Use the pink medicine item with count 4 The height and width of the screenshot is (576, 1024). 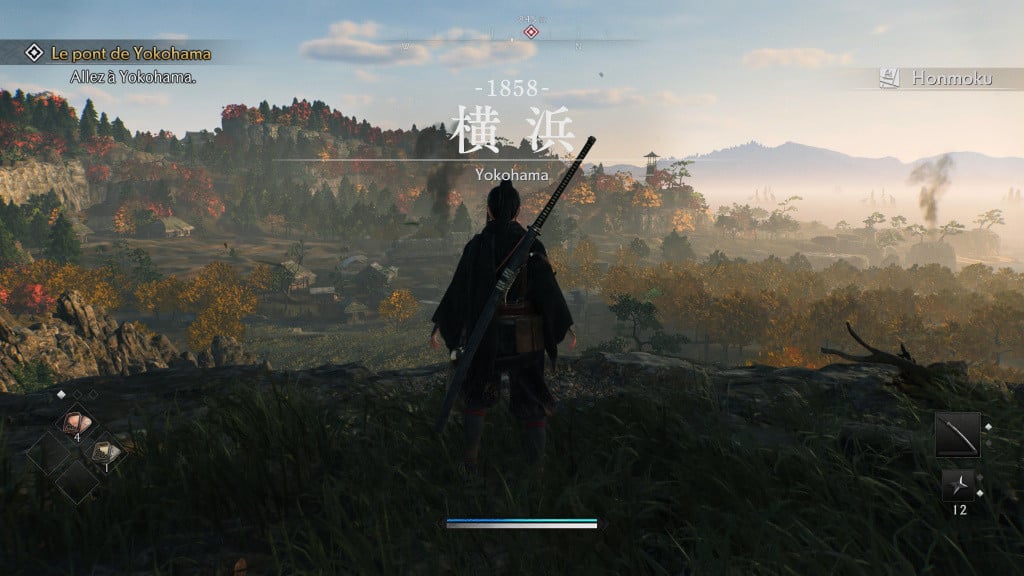pyautogui.click(x=74, y=423)
